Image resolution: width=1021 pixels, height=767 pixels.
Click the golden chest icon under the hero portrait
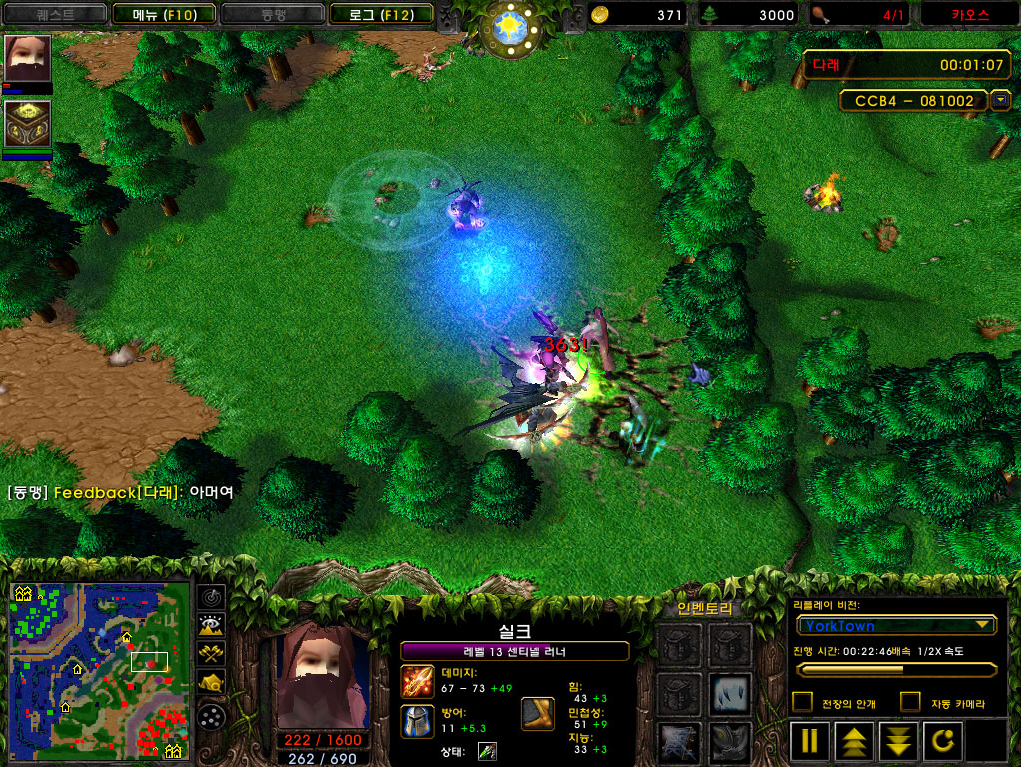[x=27, y=124]
